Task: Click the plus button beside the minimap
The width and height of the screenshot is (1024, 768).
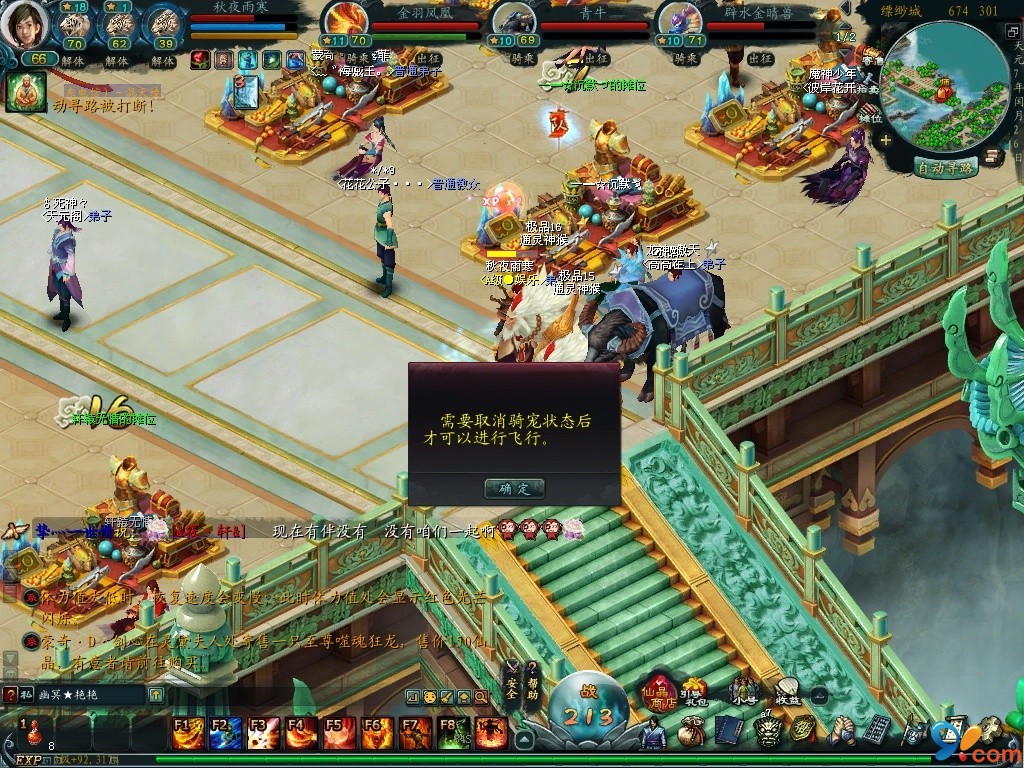Action: coord(886,140)
